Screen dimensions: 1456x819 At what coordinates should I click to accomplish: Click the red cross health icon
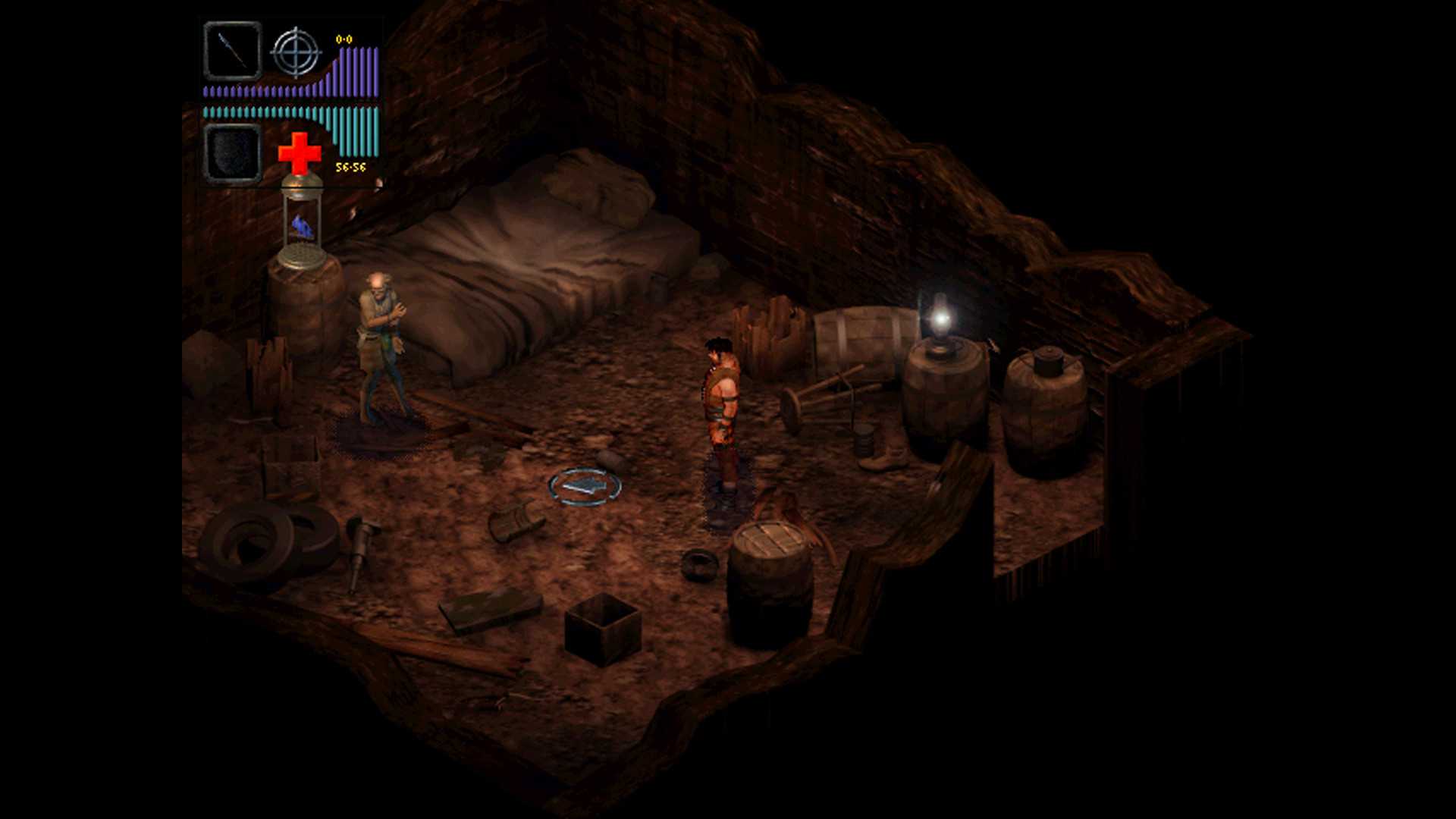[300, 152]
